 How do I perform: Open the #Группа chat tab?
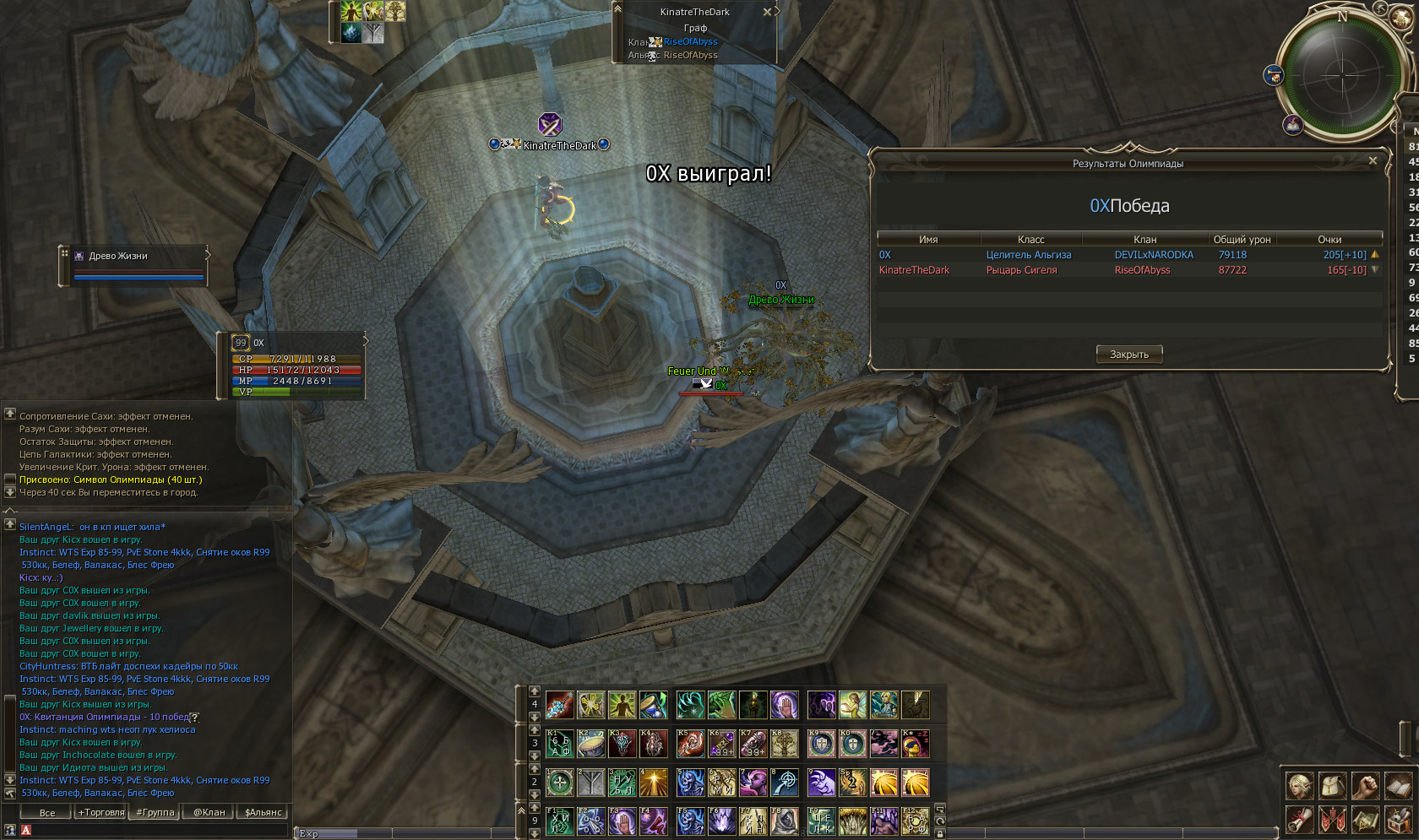tap(155, 813)
